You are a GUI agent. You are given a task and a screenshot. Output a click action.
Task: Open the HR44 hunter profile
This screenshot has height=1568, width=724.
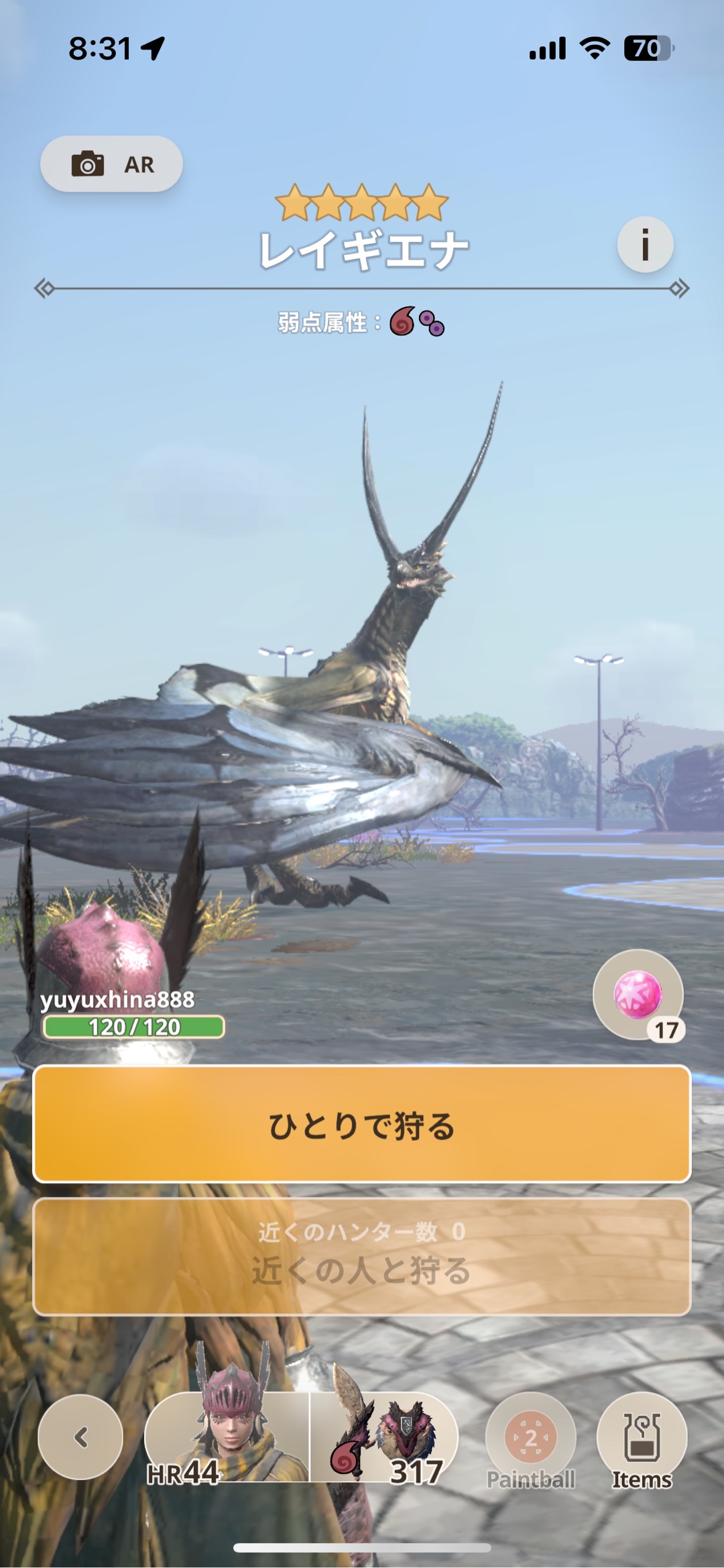[x=227, y=1437]
